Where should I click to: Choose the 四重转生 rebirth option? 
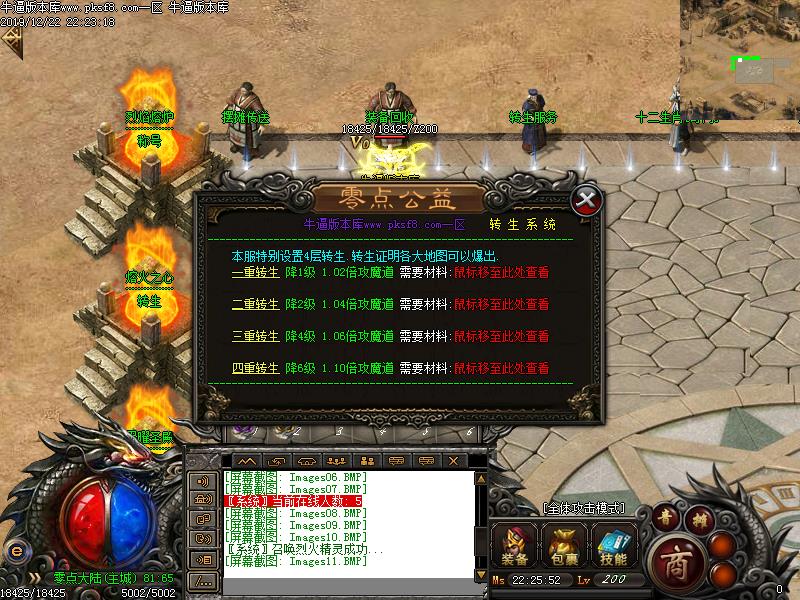click(x=257, y=368)
